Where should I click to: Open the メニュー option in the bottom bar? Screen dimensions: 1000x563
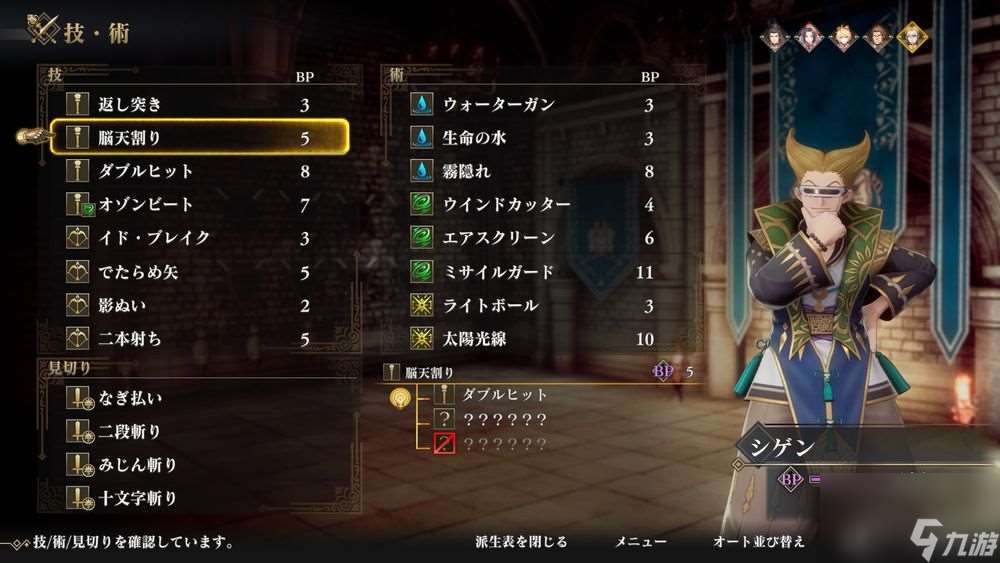pyautogui.click(x=640, y=542)
